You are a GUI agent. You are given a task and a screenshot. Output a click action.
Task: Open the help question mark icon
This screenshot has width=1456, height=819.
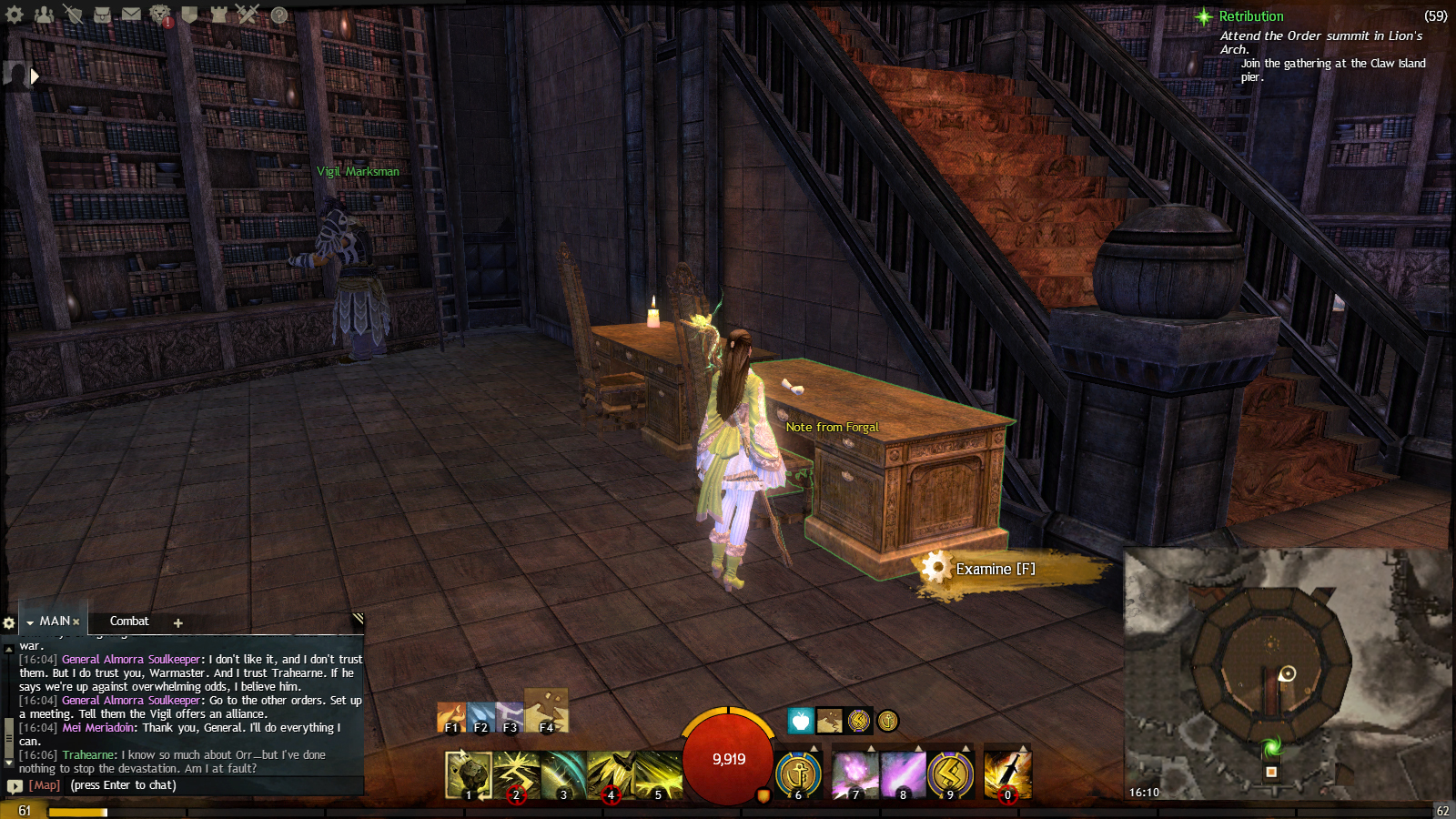tap(279, 15)
